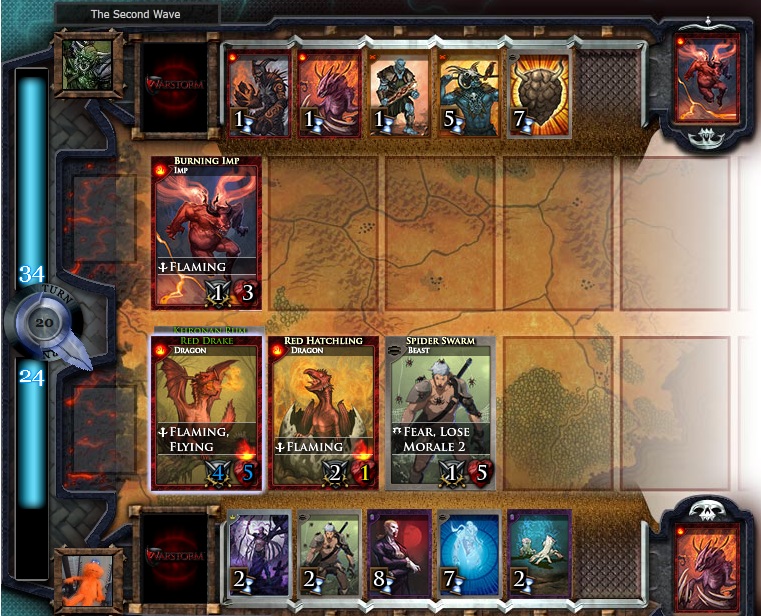Screen dimensions: 761x616
Task: Open the opponent's Warstorm deck pile
Action: coord(176,79)
